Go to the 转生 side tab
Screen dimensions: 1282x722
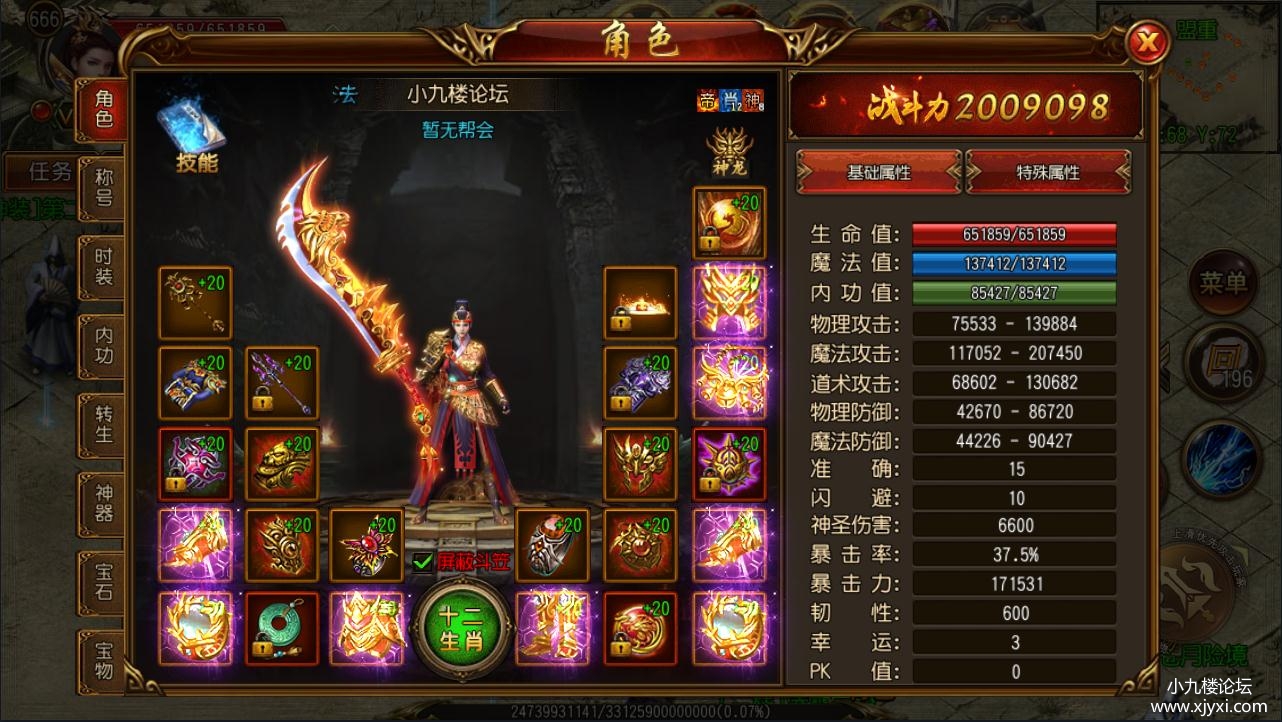pyautogui.click(x=103, y=424)
